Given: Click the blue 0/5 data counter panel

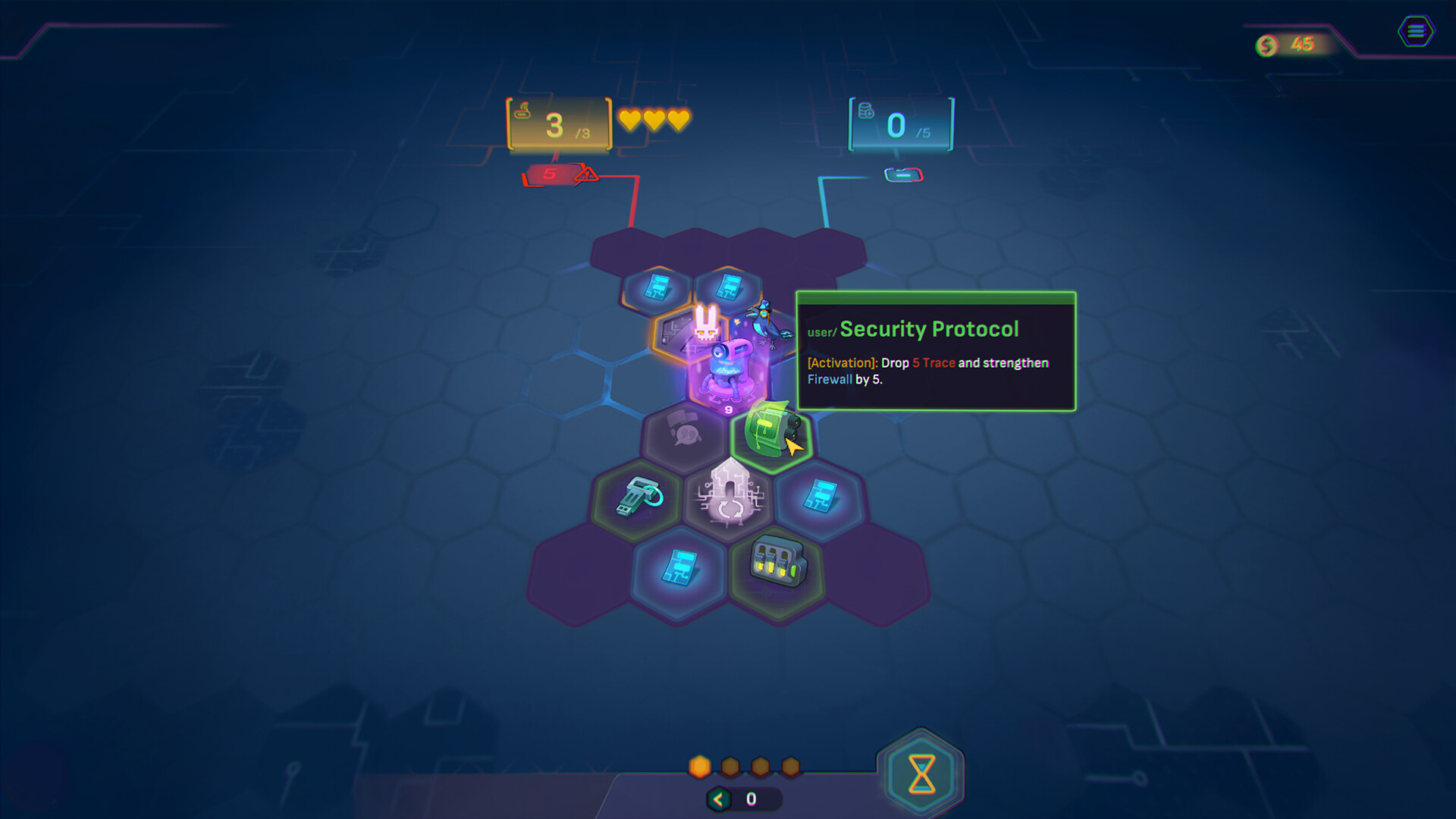Looking at the screenshot, I should click(901, 124).
